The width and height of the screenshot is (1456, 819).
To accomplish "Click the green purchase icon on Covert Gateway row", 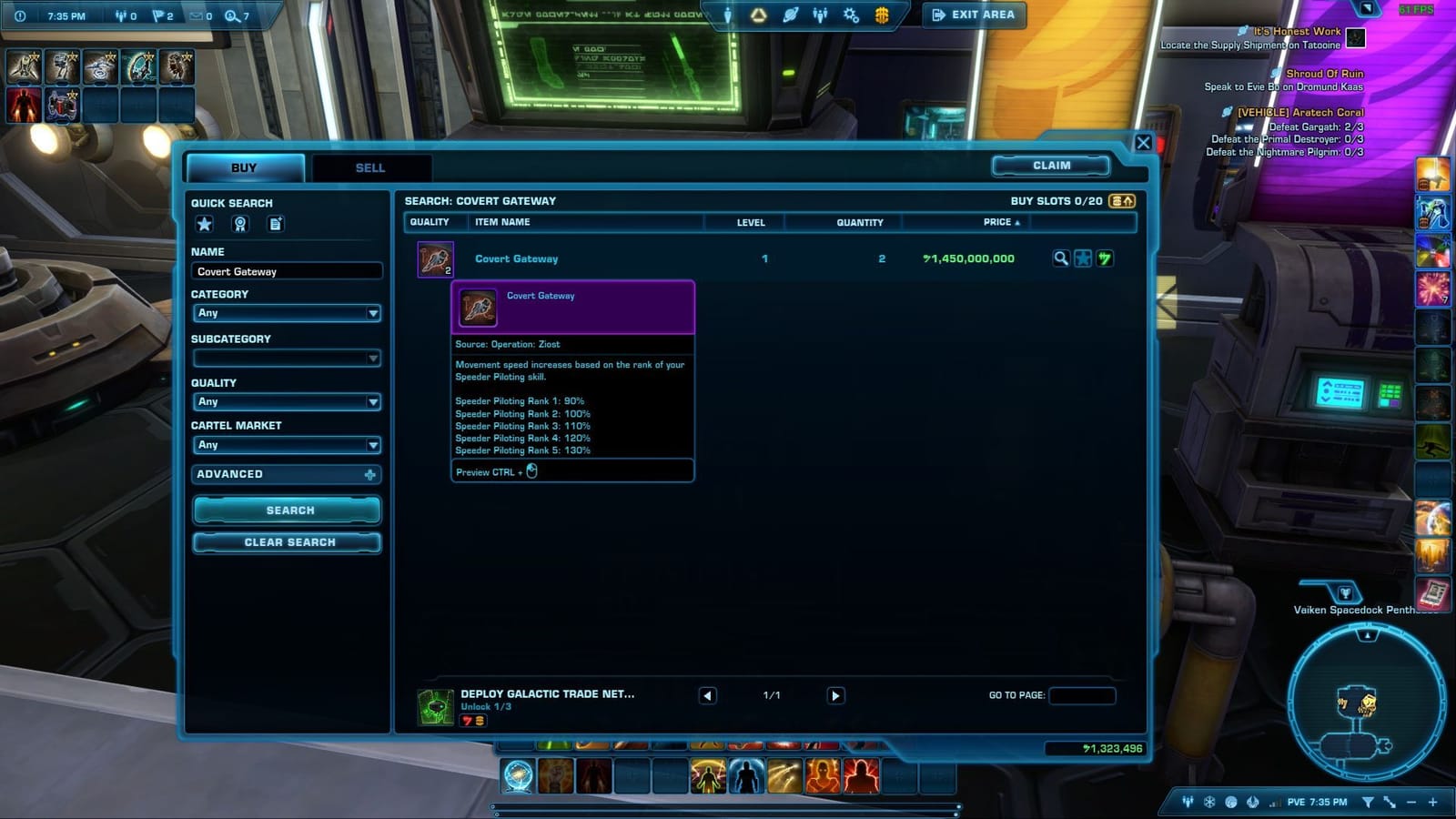I will pyautogui.click(x=1105, y=258).
